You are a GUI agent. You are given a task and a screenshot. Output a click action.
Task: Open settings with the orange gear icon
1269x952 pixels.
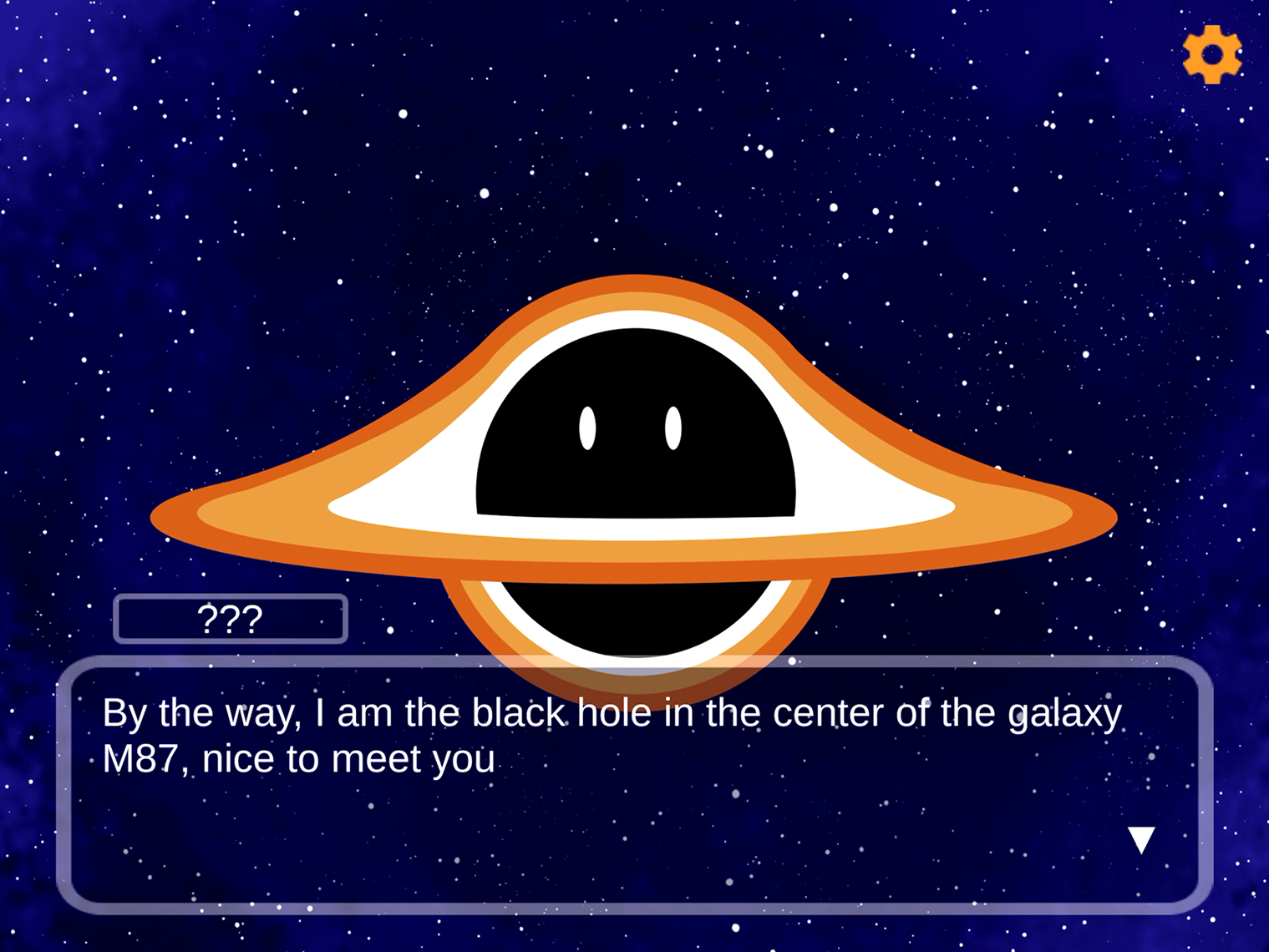[x=1211, y=55]
